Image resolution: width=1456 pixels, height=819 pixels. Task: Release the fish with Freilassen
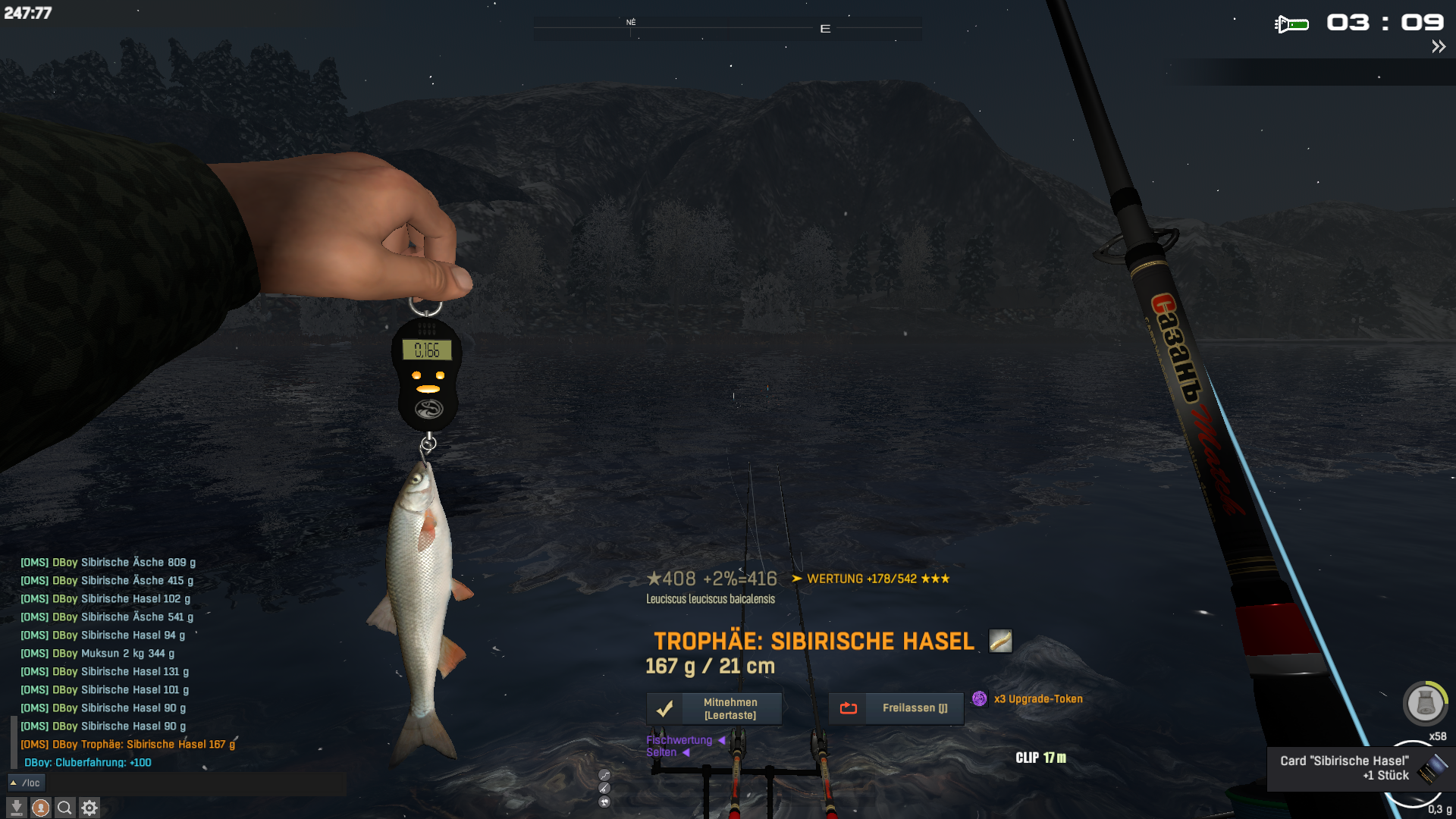pyautogui.click(x=896, y=708)
